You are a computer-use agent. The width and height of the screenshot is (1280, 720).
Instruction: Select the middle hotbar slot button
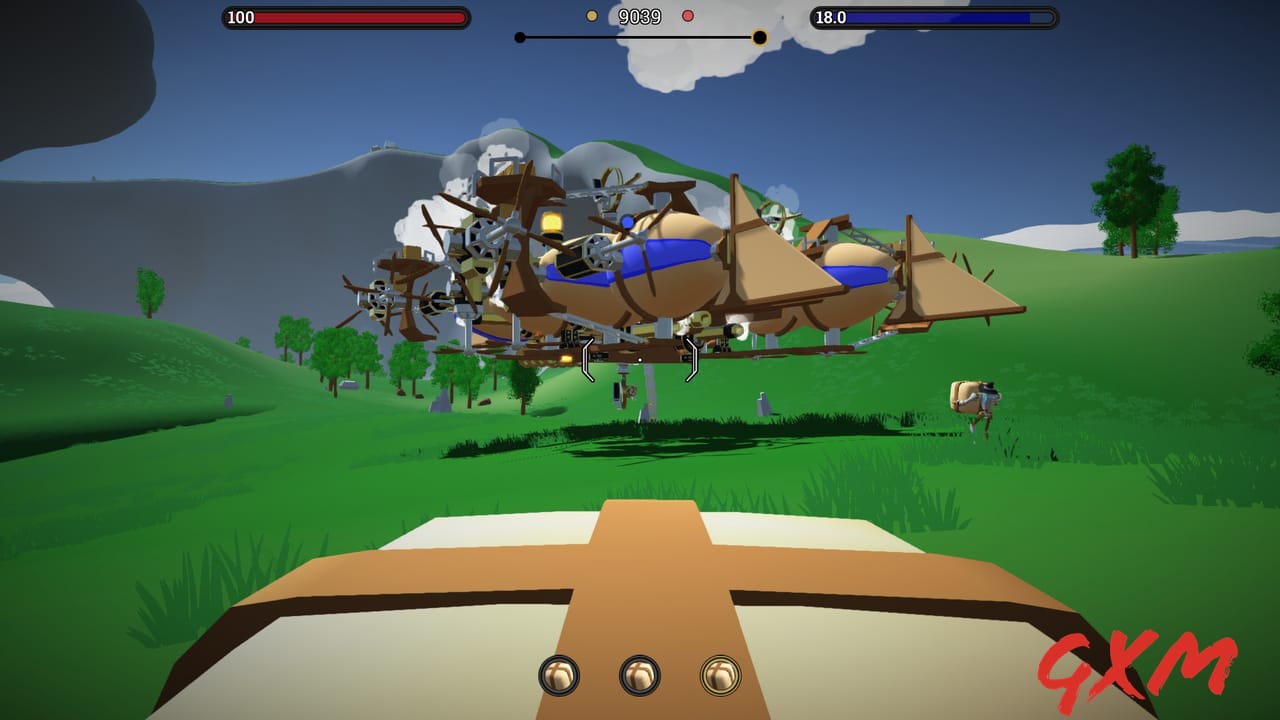click(638, 676)
